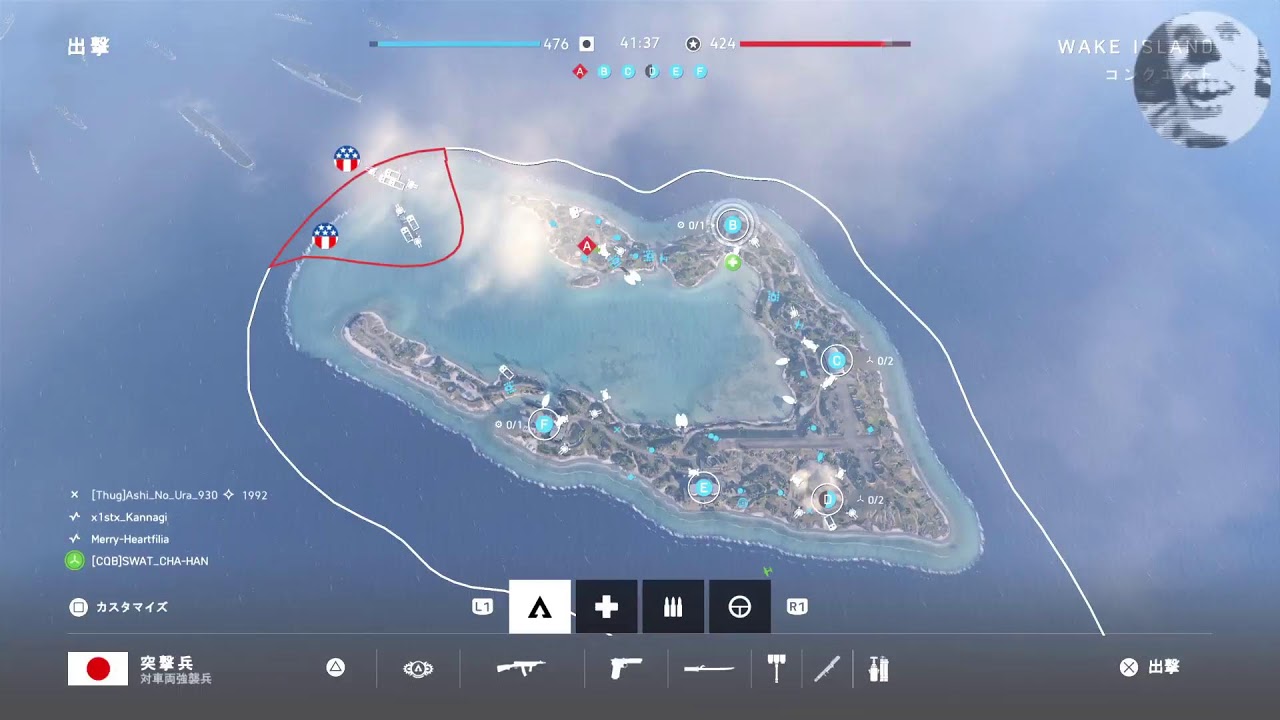Image resolution: width=1280 pixels, height=720 pixels.
Task: Select the primary rifle weapon slot
Action: pos(521,667)
